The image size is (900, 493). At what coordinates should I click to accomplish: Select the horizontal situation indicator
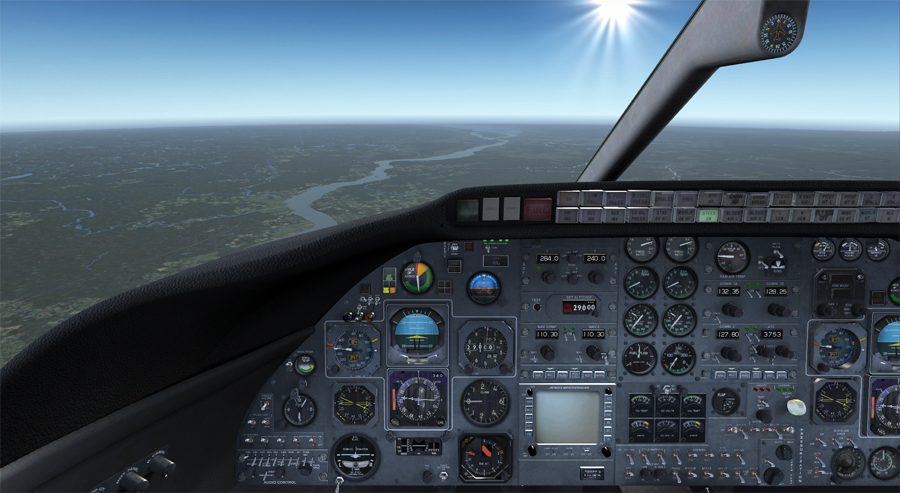click(x=417, y=398)
